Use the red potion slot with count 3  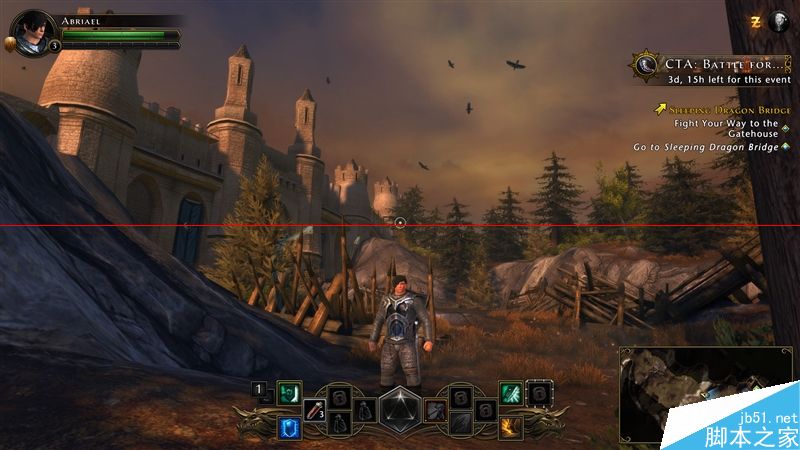(315, 409)
